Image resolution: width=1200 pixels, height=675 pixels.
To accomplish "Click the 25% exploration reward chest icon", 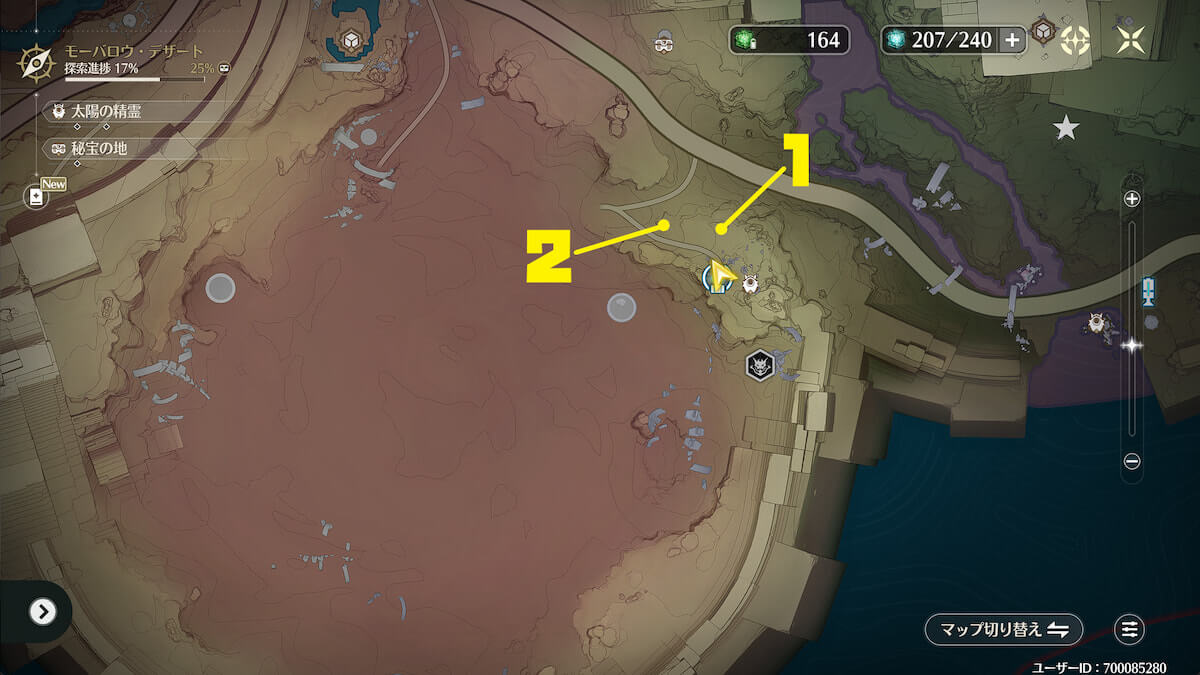I will 224,69.
